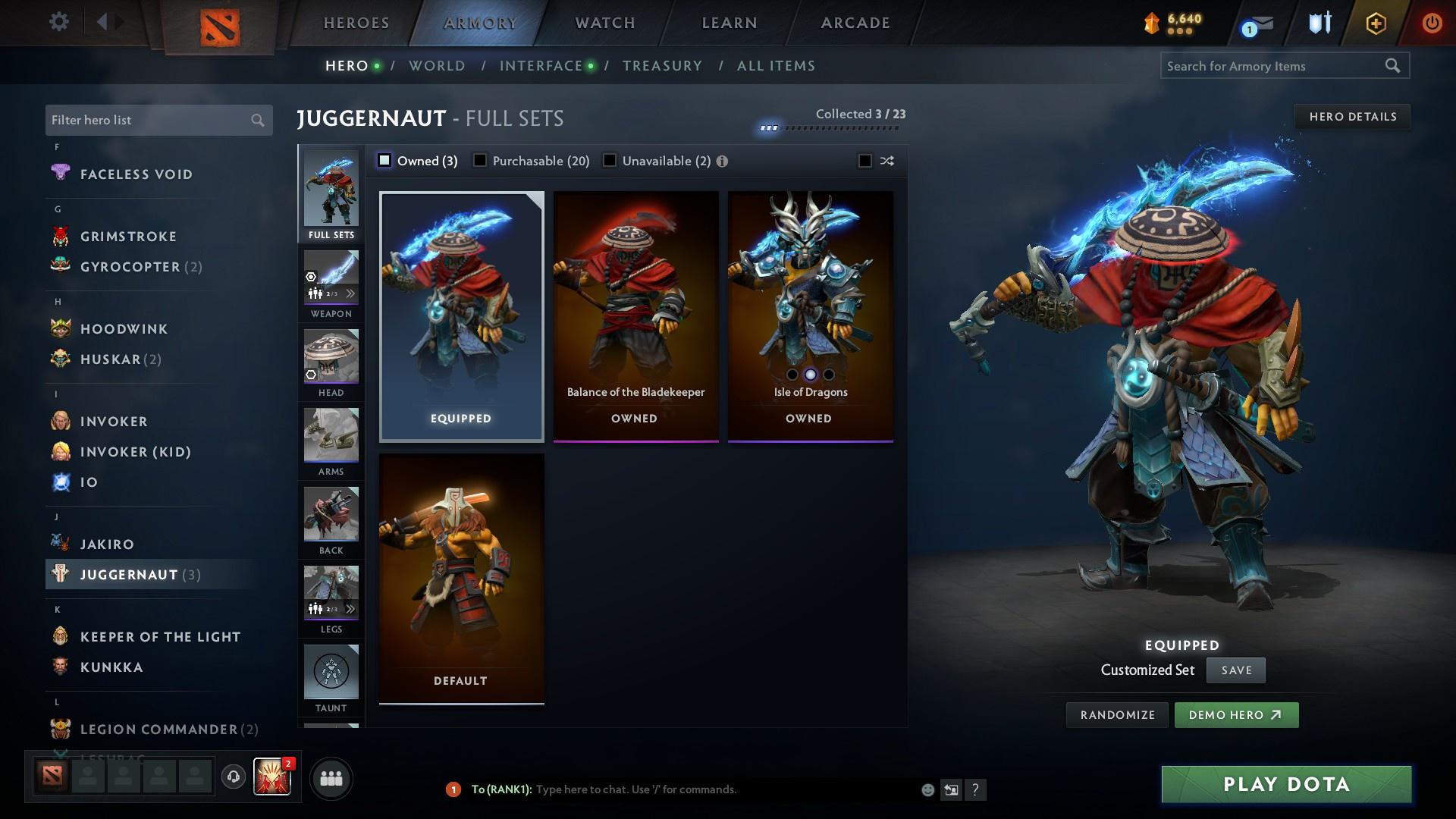This screenshot has height=819, width=1456.
Task: Enable the Purchasable (20) filter
Action: [479, 161]
